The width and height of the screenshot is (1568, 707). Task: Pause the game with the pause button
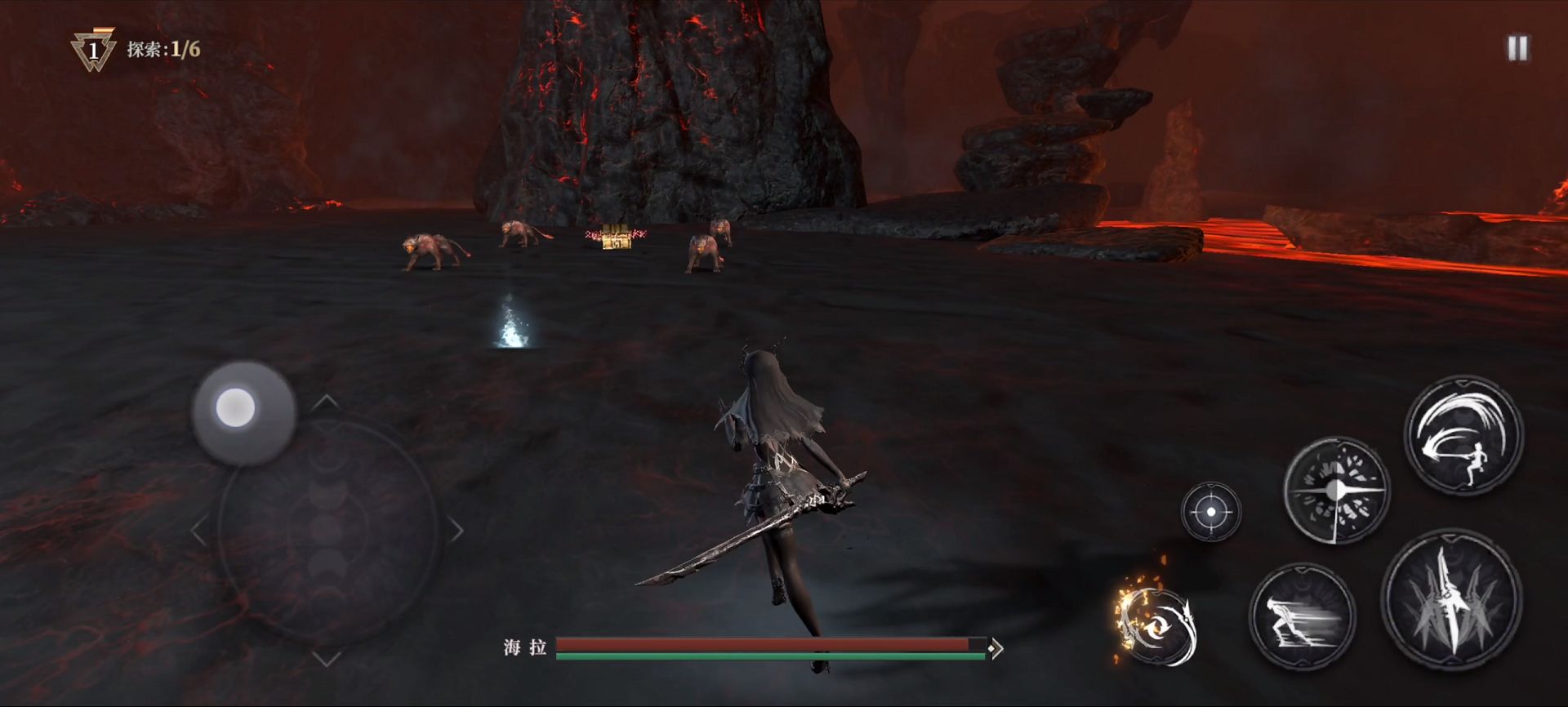1517,48
